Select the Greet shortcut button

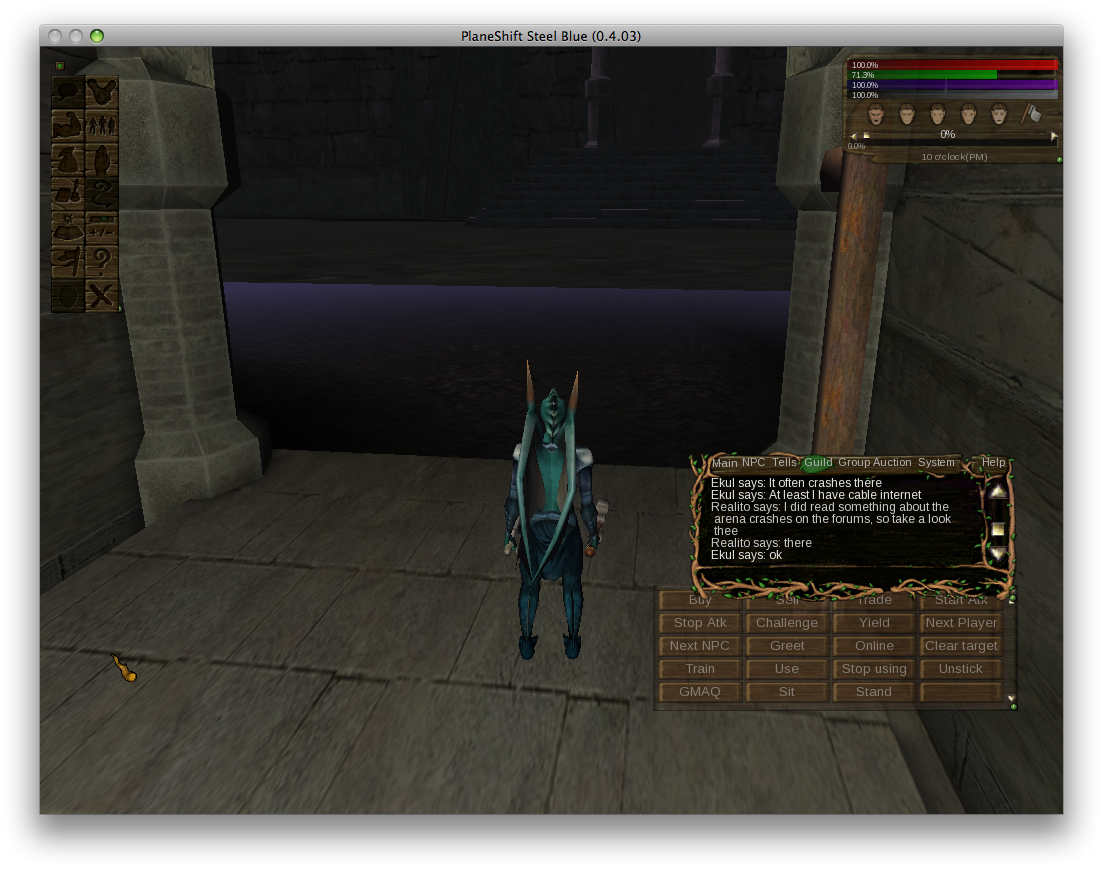[787, 646]
